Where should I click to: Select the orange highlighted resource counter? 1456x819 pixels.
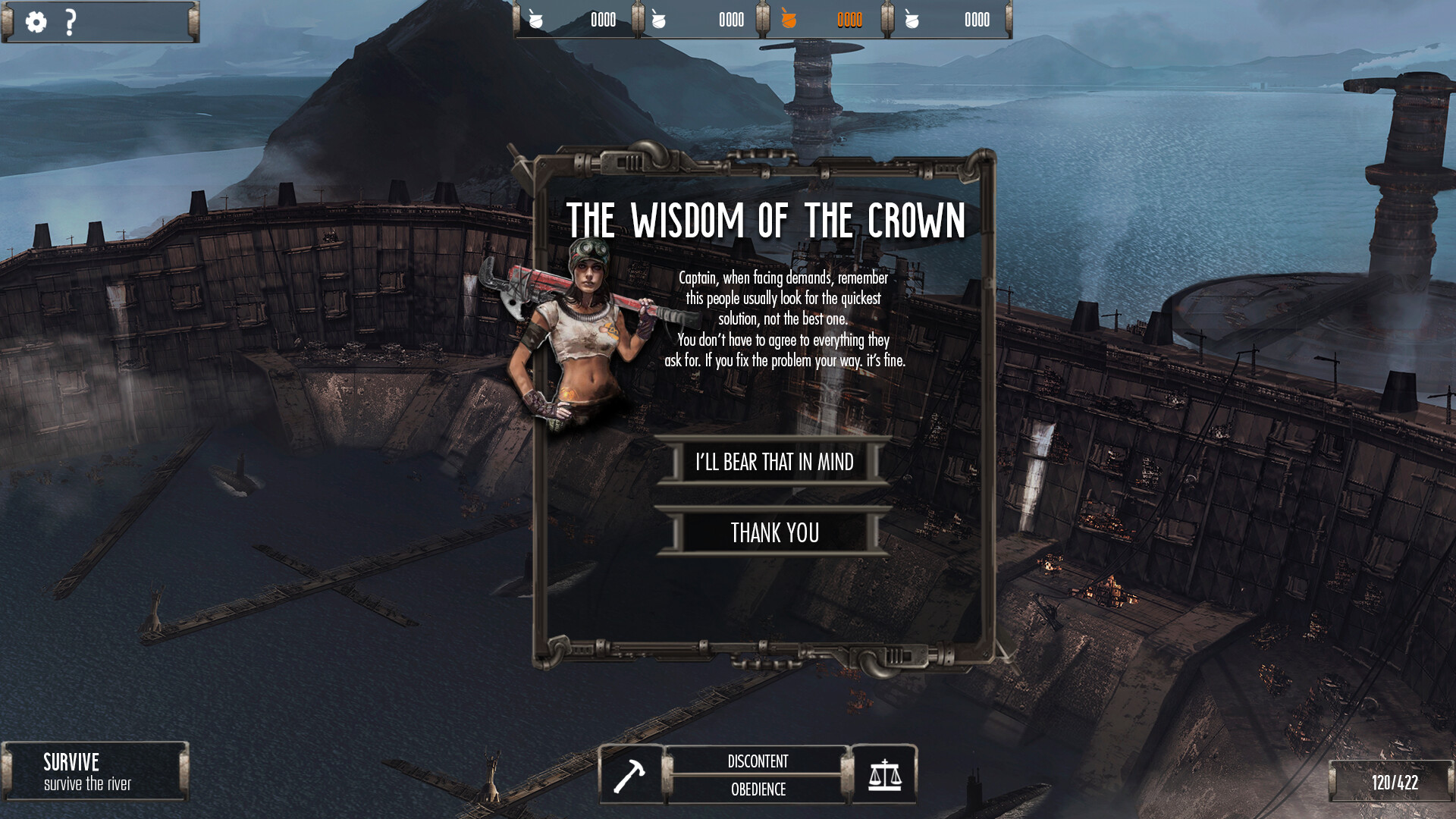[825, 20]
